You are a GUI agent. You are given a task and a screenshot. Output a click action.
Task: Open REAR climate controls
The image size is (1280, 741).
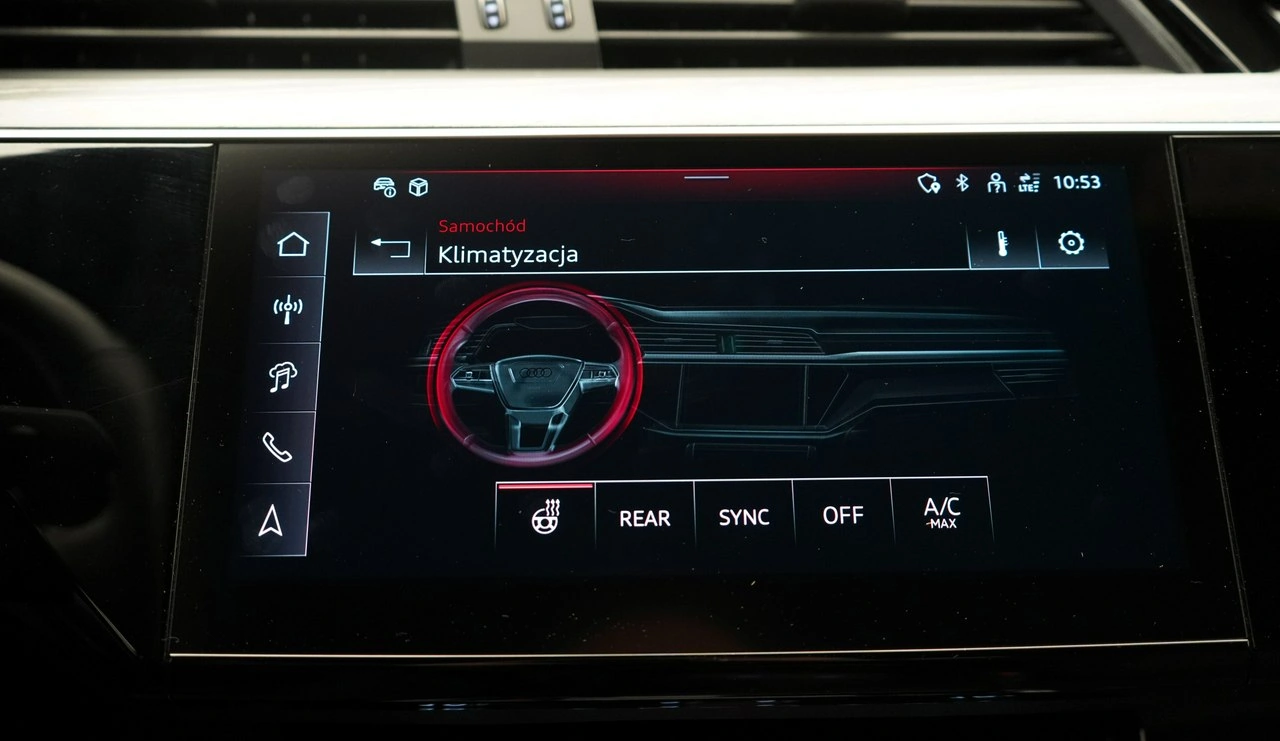[x=645, y=518]
